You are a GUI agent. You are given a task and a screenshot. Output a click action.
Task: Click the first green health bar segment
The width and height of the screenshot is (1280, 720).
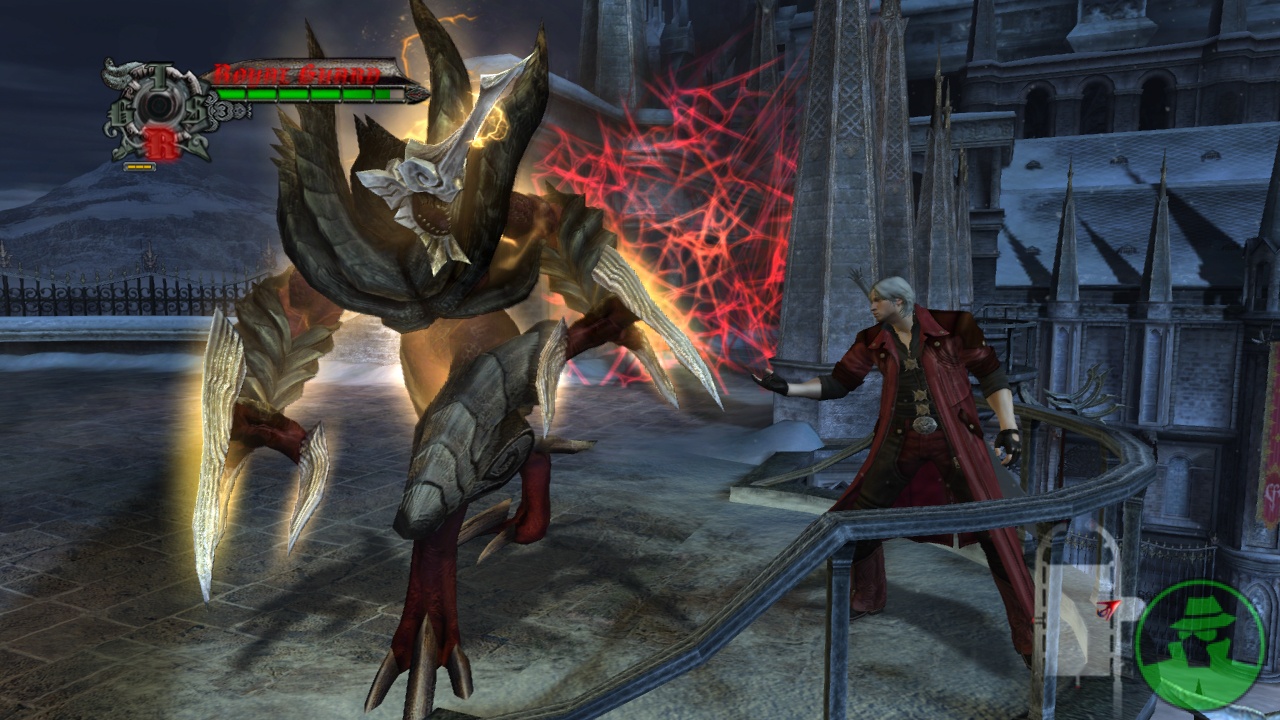click(x=230, y=95)
